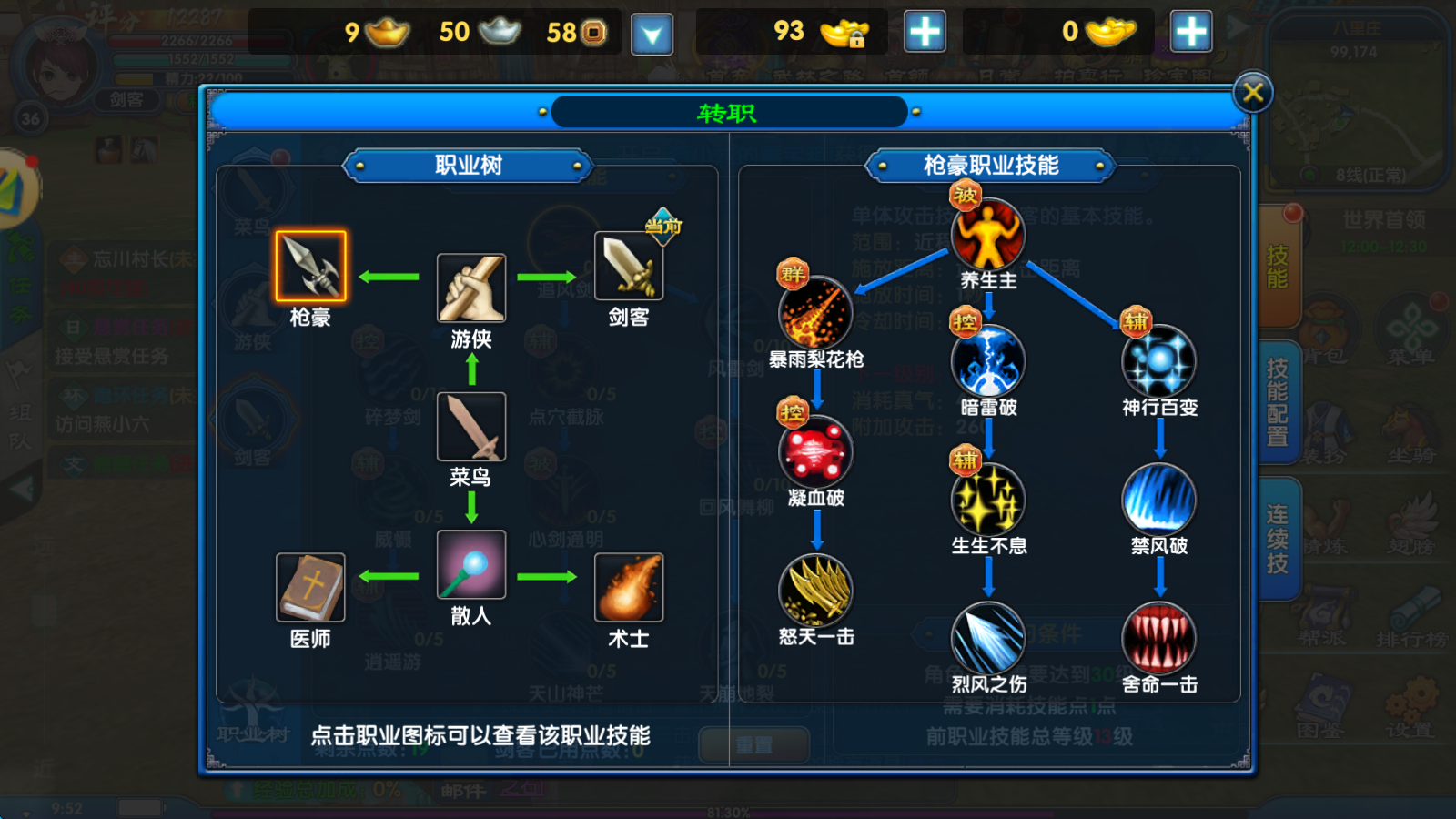
Task: Click the experience progress bar at bottom
Action: coord(728,810)
